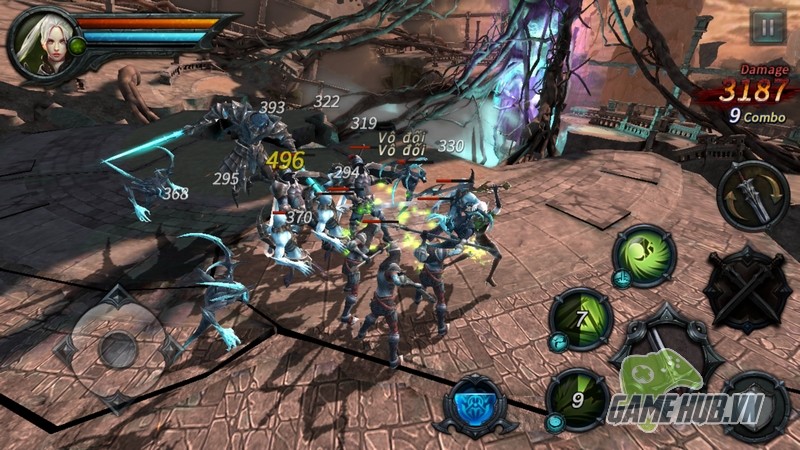
Task: Activate the weapon swap button
Action: pyautogui.click(x=753, y=195)
